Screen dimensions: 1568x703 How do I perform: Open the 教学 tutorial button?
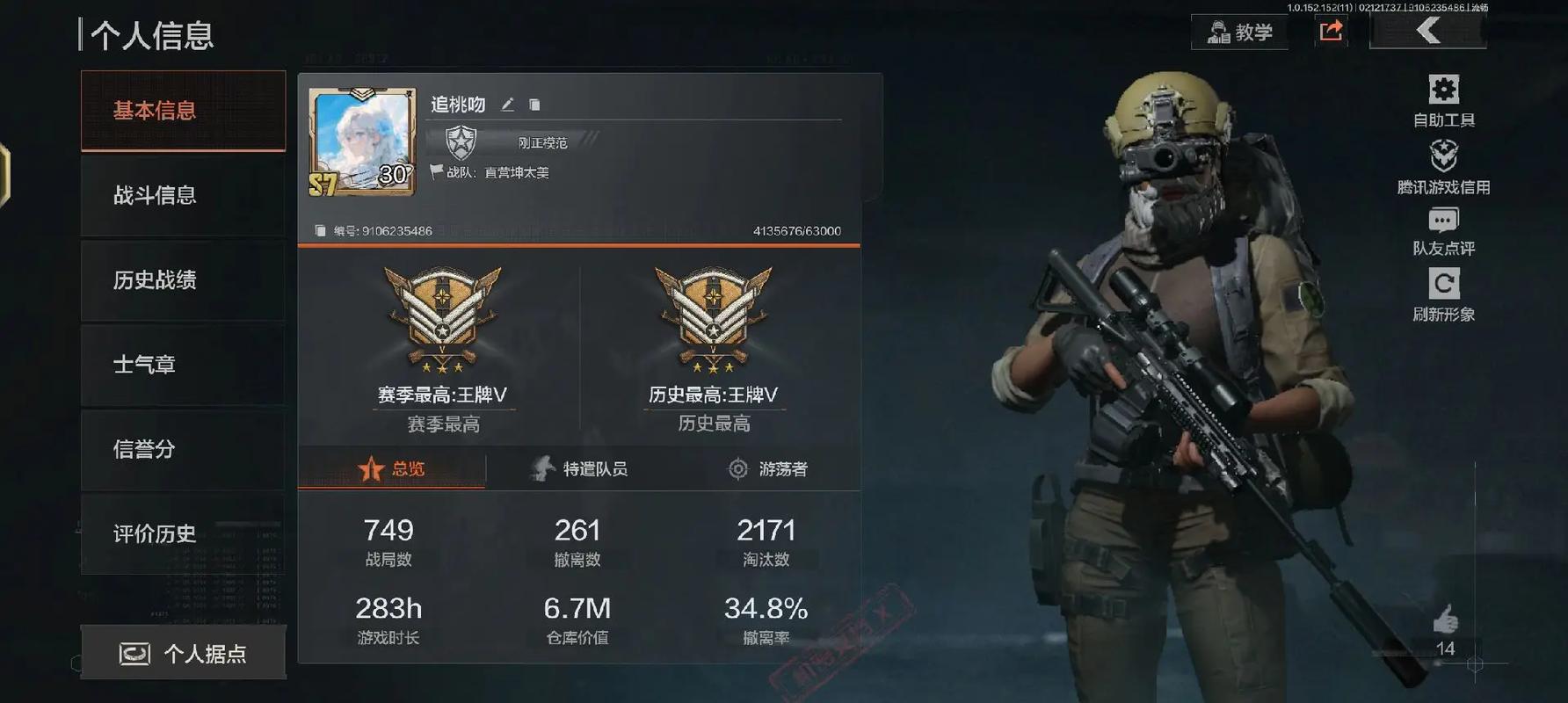point(1239,33)
